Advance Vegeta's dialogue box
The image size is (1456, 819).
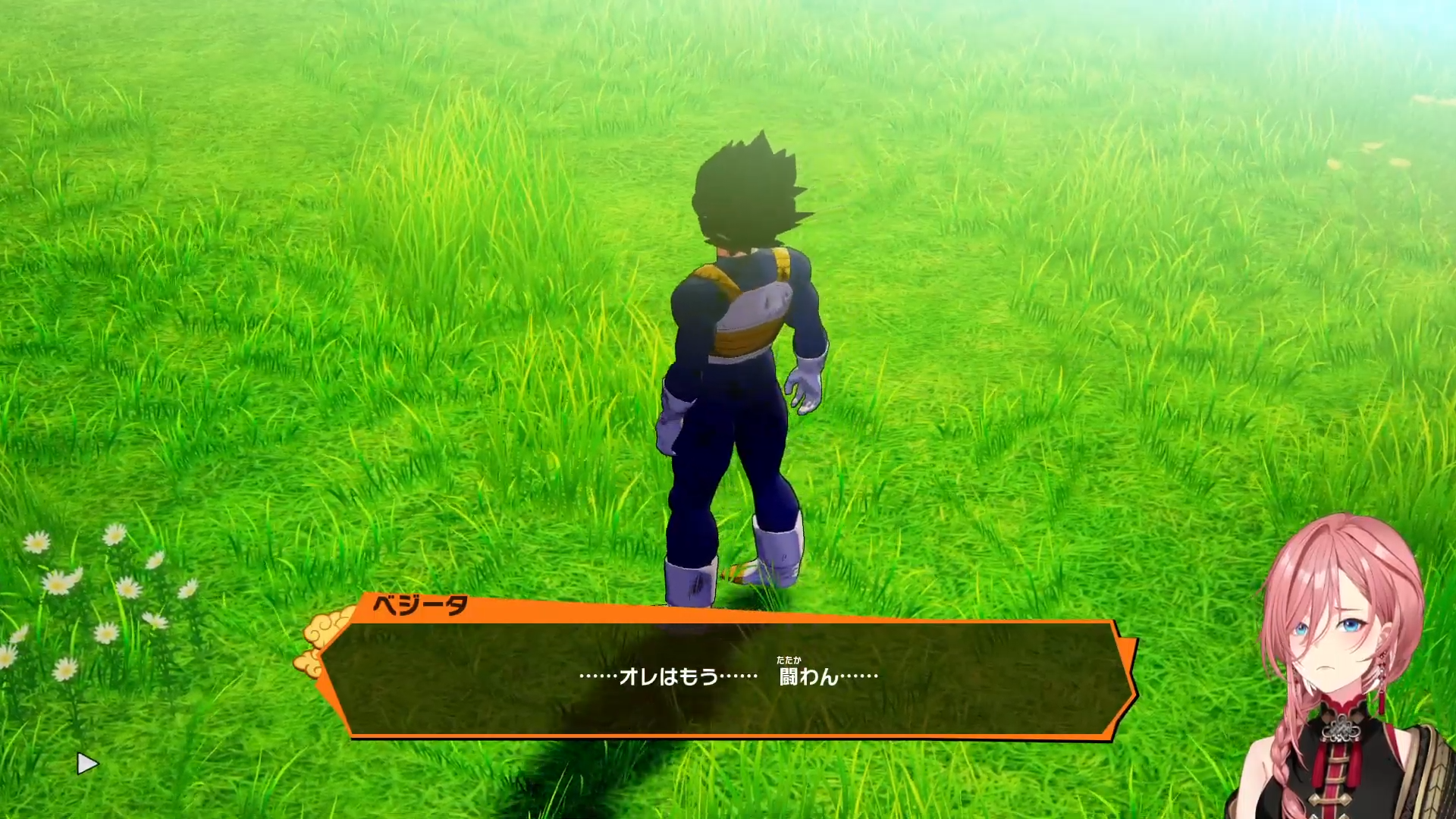tap(728, 677)
